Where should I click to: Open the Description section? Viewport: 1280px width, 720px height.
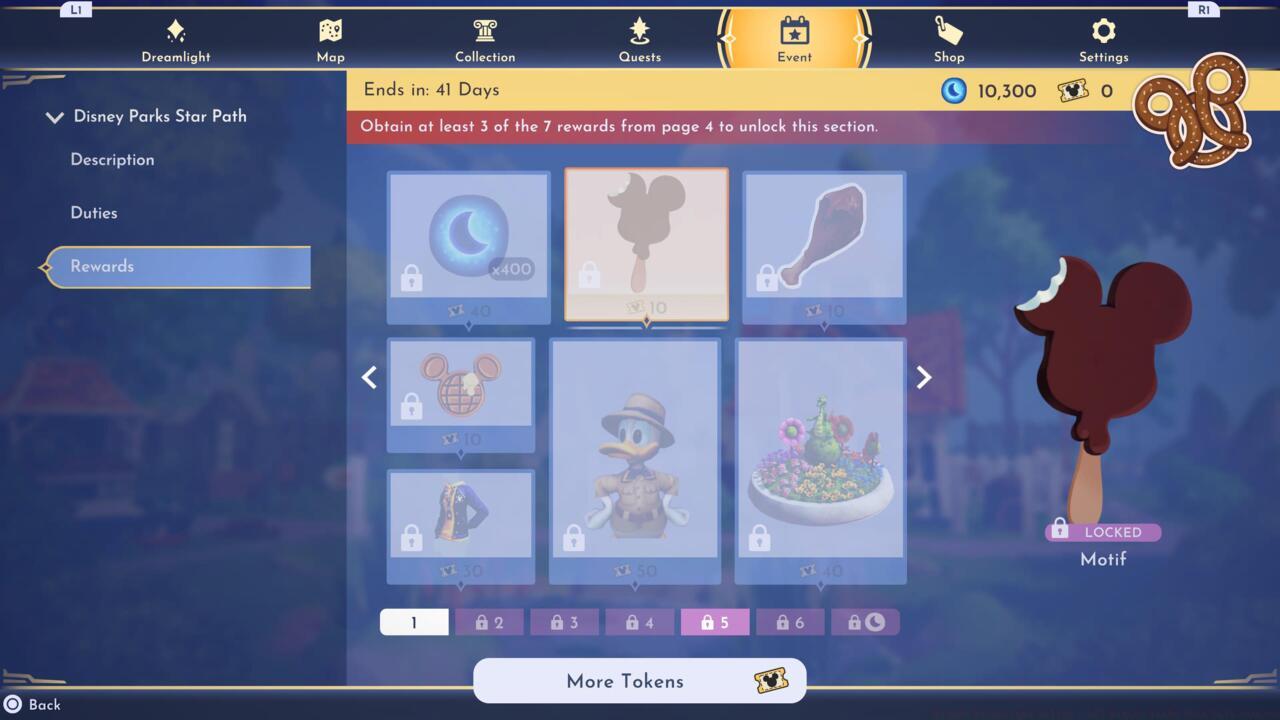click(112, 159)
